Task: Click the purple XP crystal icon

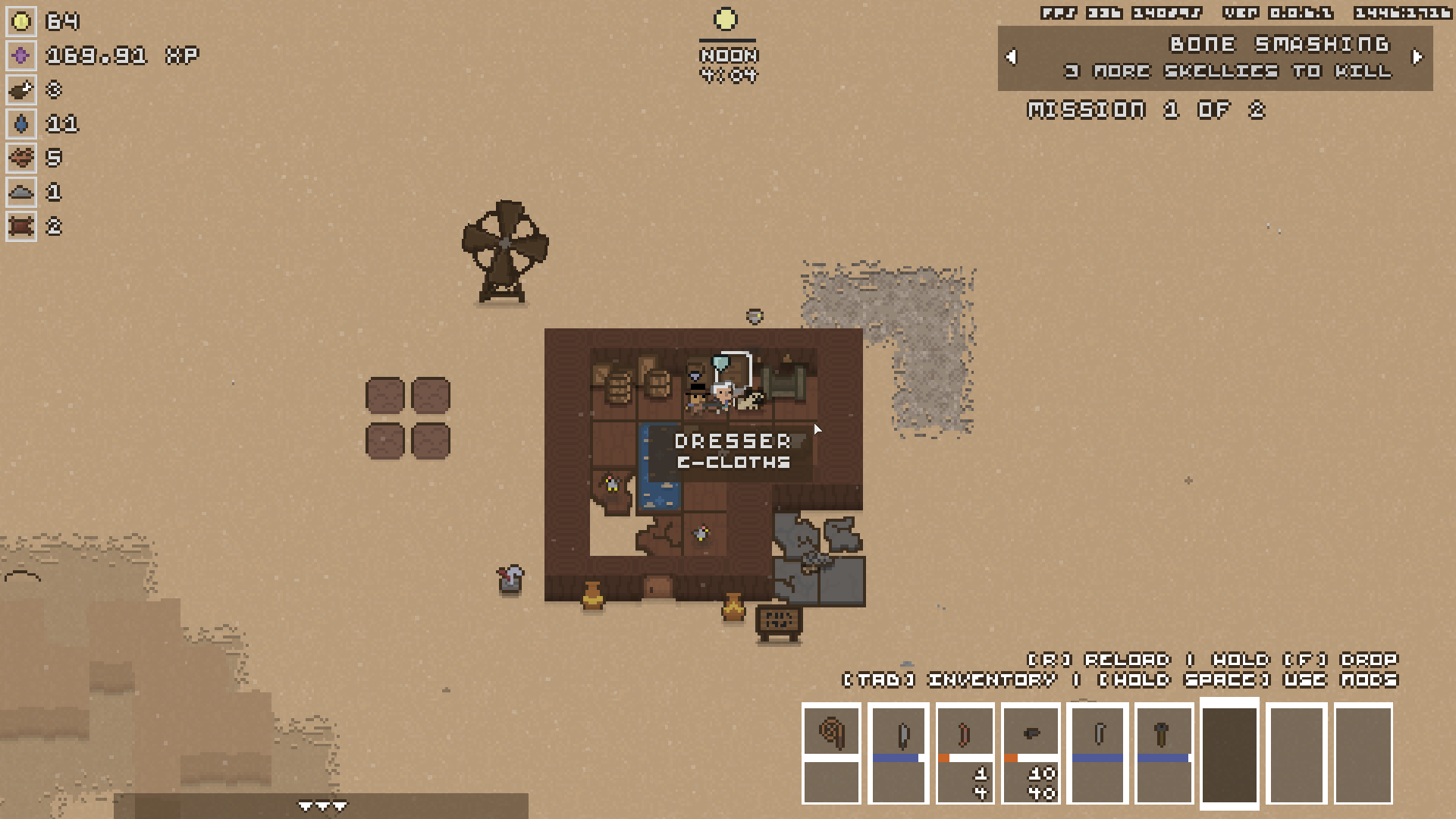Action: tap(21, 55)
